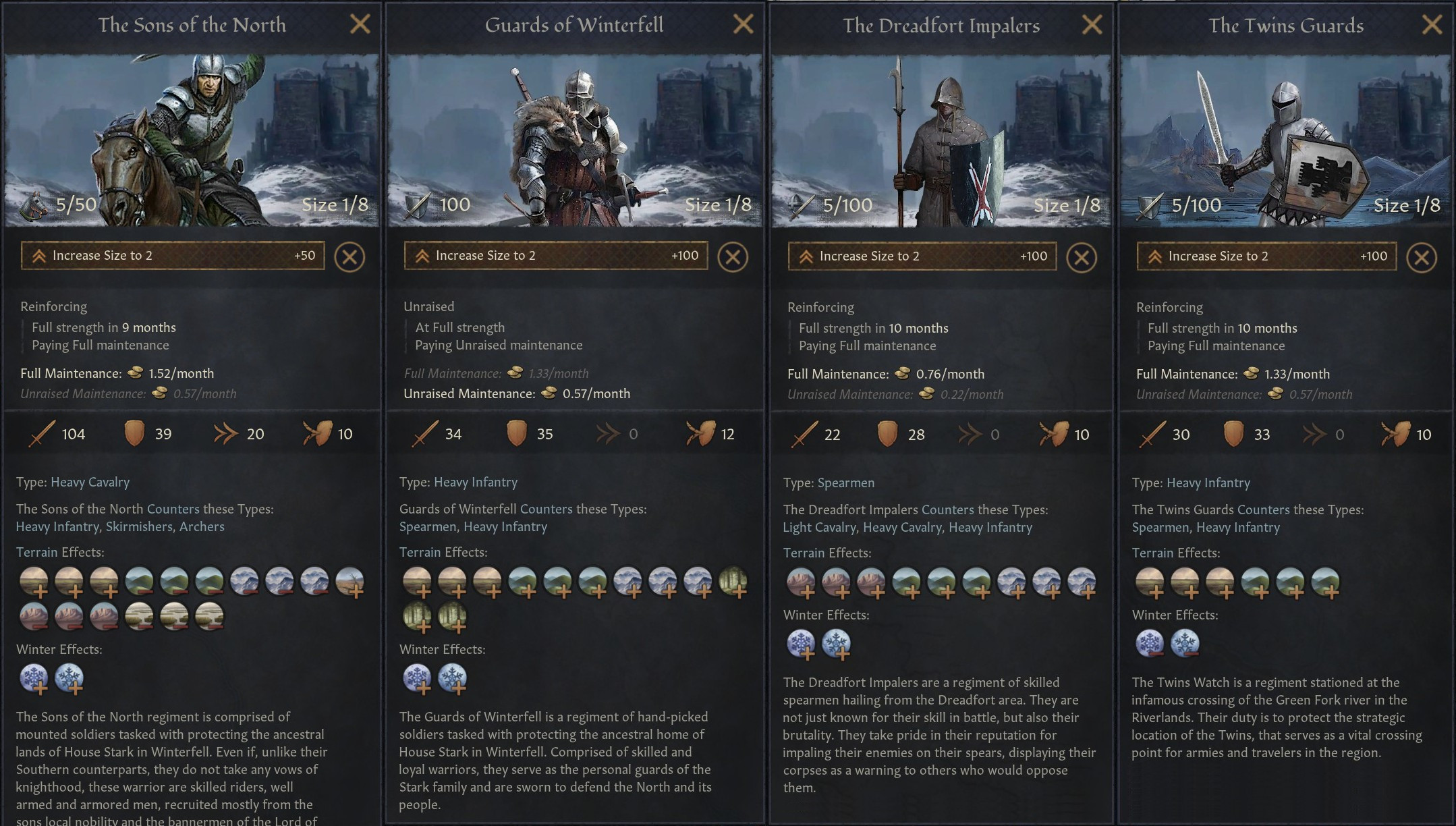This screenshot has width=1456, height=826.
Task: Click a mountain terrain effect icon on Twins Guards
Action: [1290, 582]
